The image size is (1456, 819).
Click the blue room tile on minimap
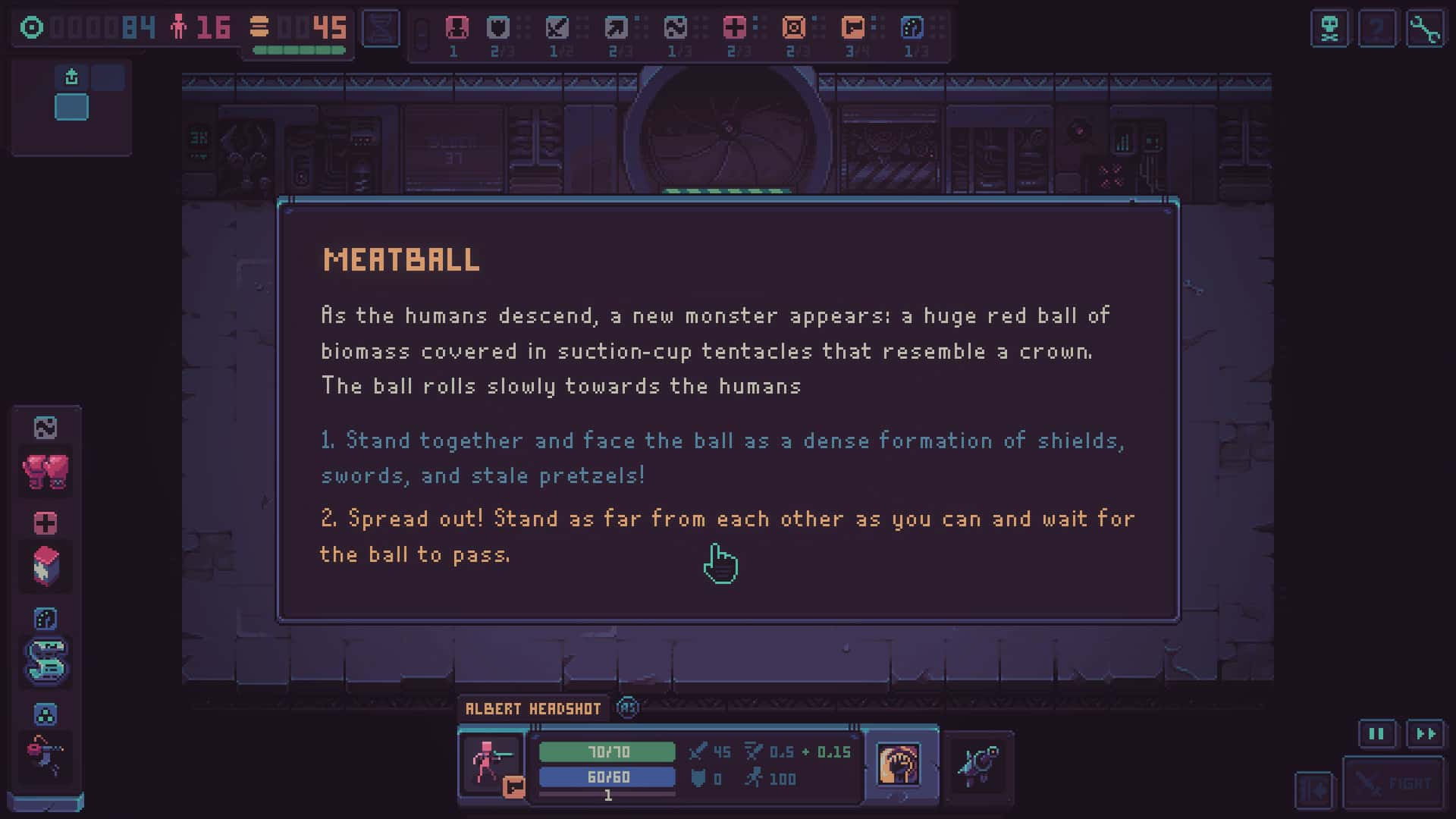point(71,108)
